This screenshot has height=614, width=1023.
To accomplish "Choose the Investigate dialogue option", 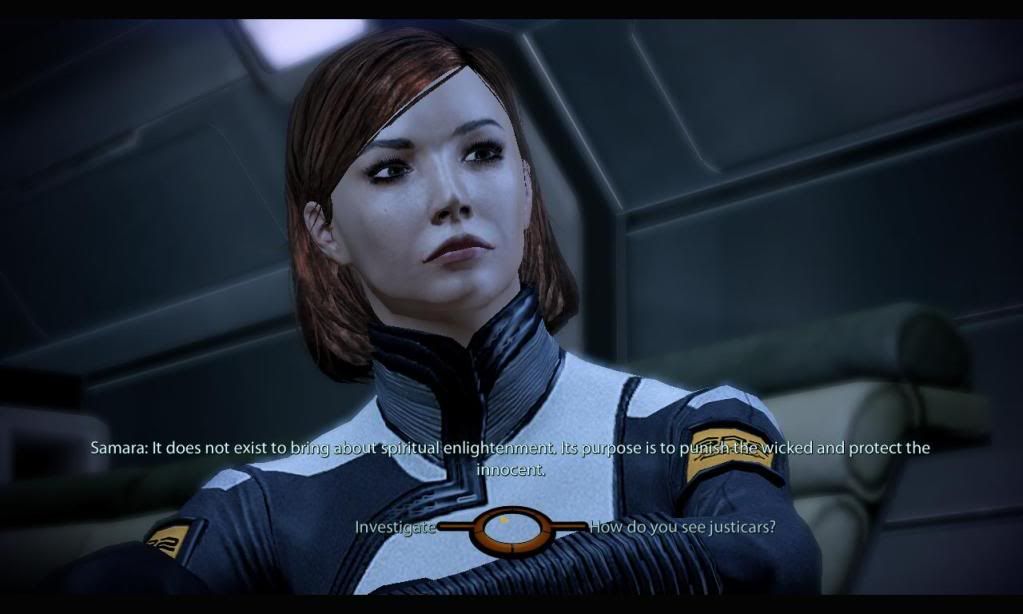I will click(395, 527).
